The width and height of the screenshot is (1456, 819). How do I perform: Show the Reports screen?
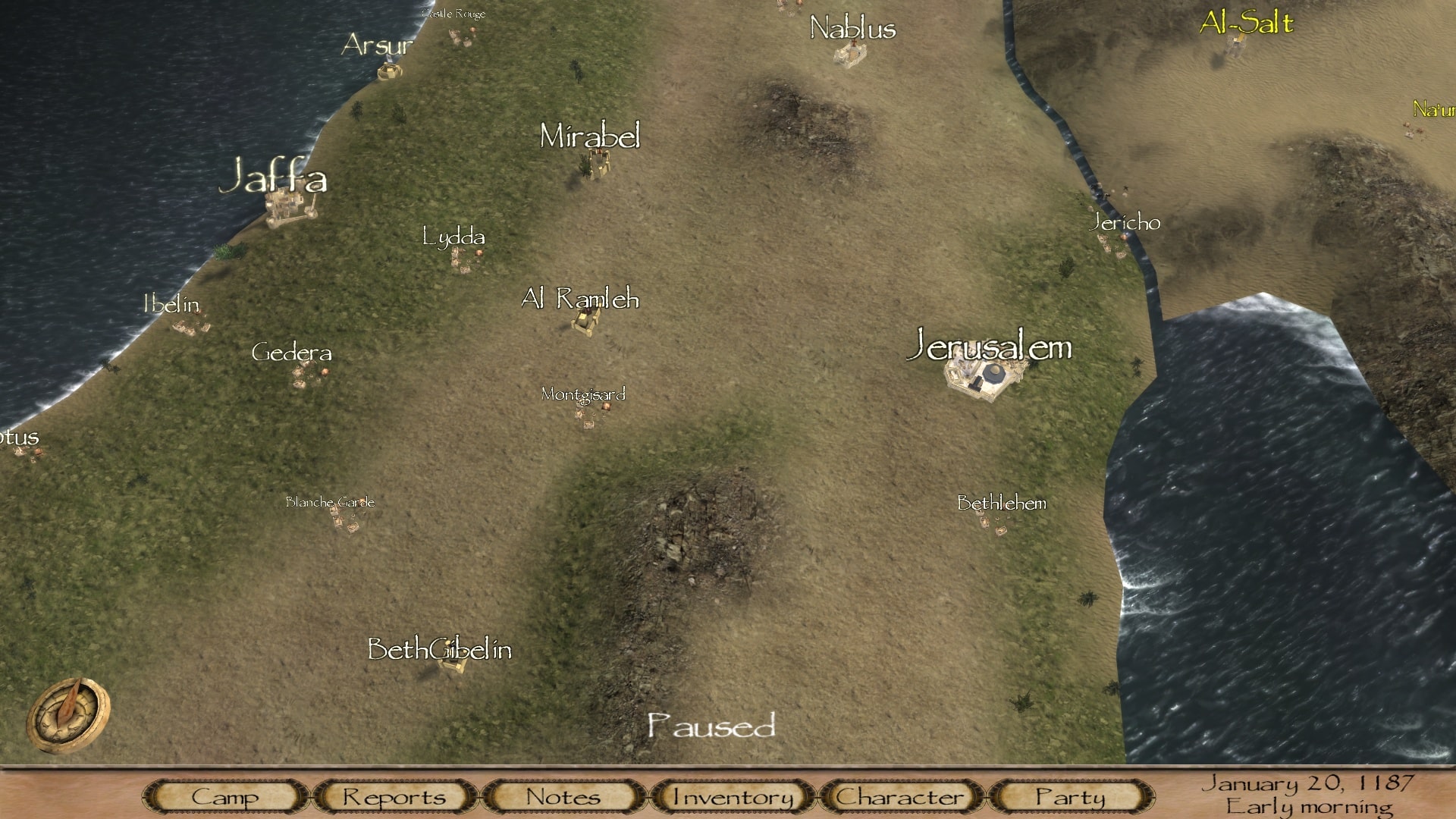pos(394,796)
